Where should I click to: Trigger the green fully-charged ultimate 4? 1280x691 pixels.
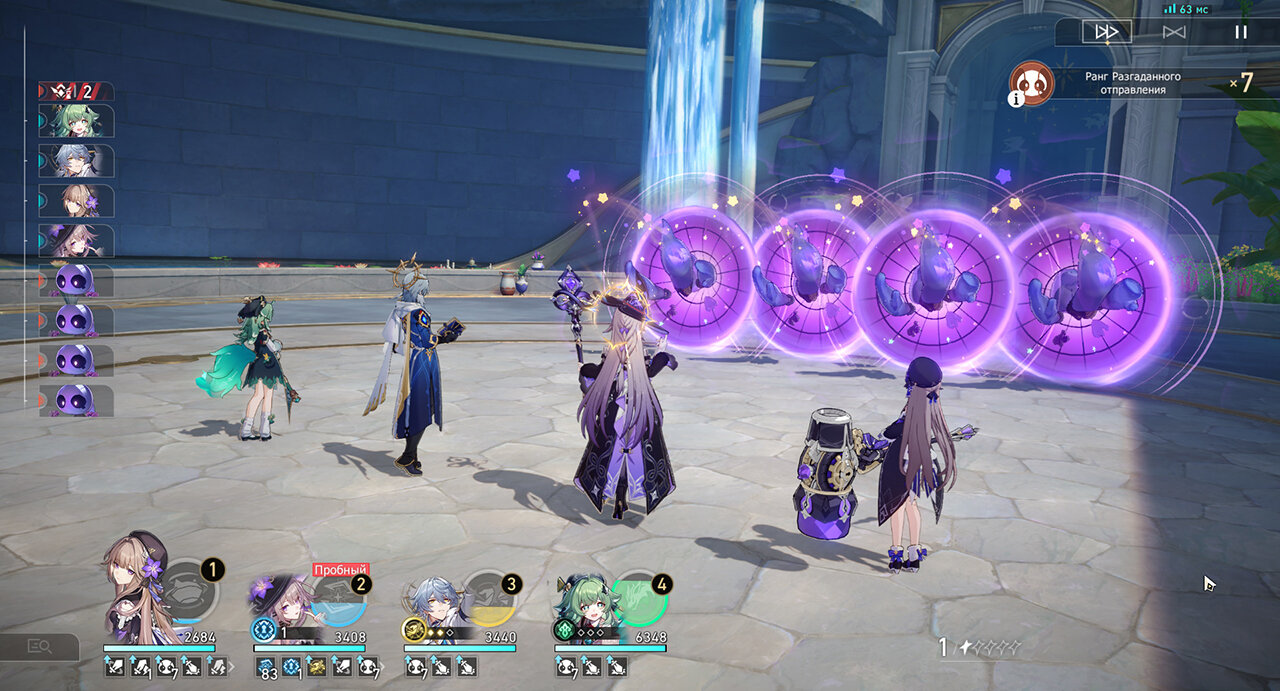[639, 598]
